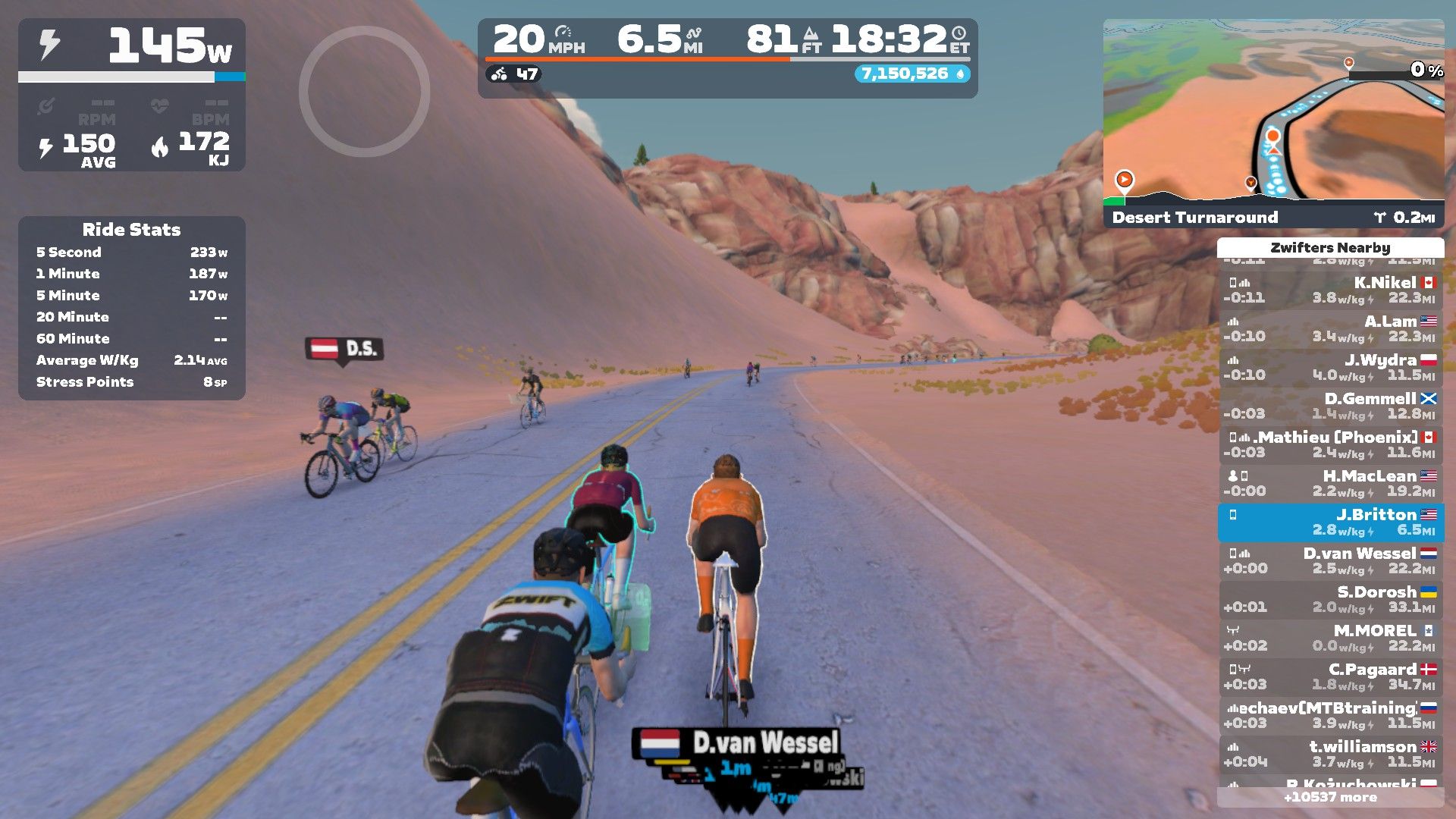The height and width of the screenshot is (819, 1456).
Task: Click the highlighted J.Britton row
Action: (x=1331, y=522)
